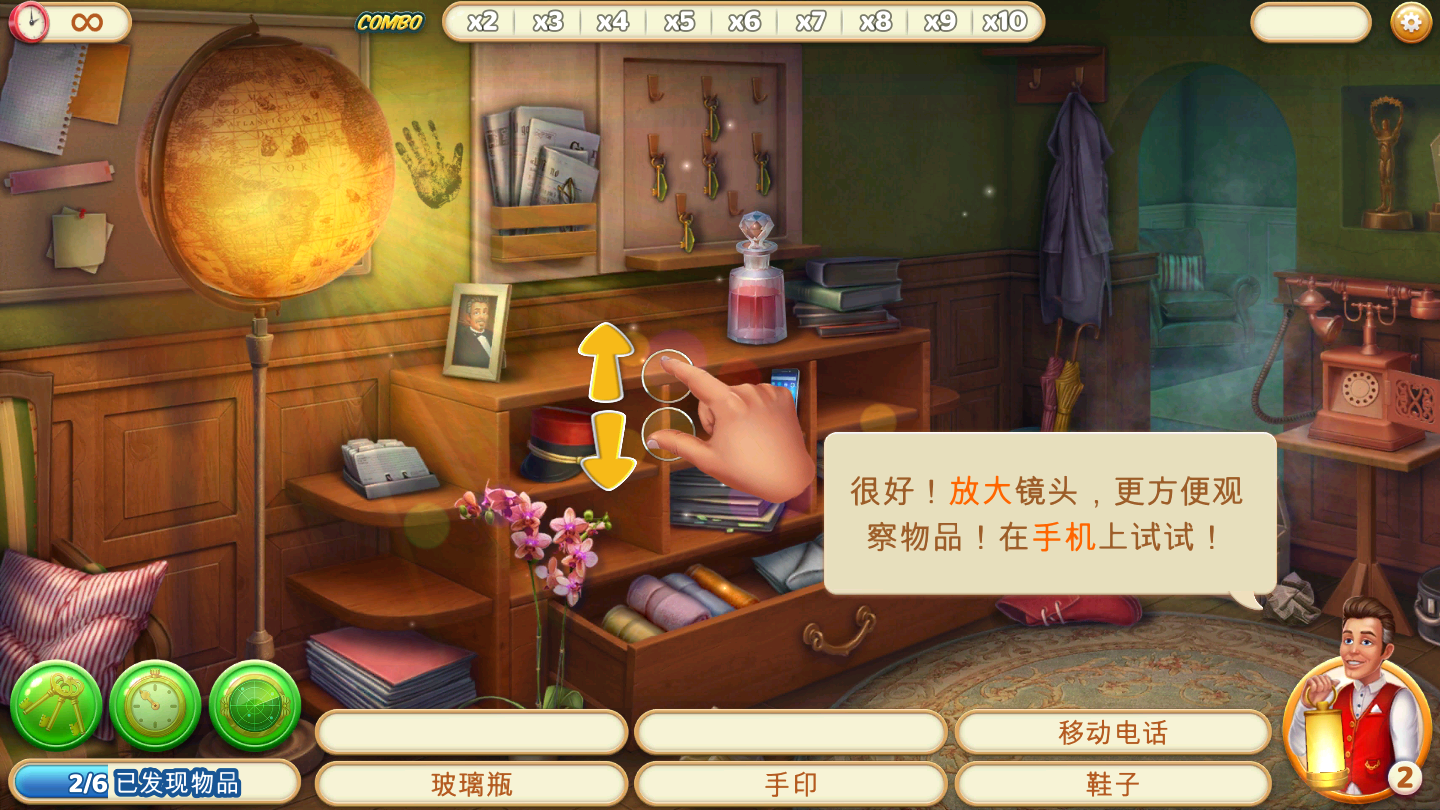The image size is (1440, 810).
Task: Open the settings gear
Action: (1413, 20)
